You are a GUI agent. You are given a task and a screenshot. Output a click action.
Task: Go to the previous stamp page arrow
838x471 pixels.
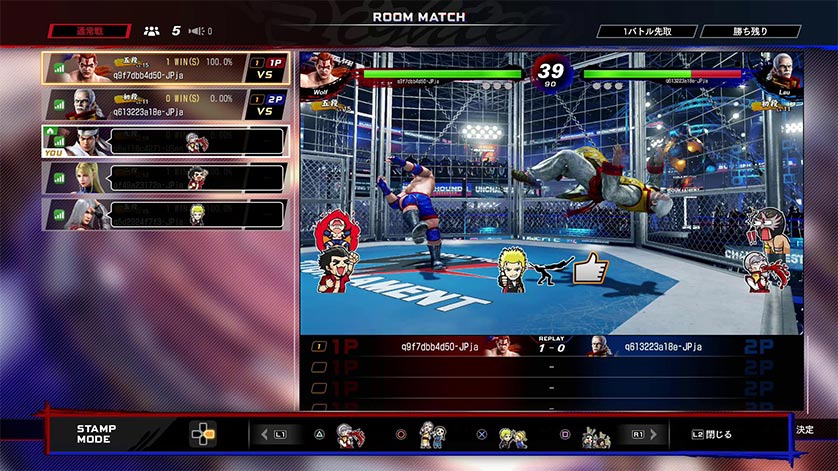point(265,435)
